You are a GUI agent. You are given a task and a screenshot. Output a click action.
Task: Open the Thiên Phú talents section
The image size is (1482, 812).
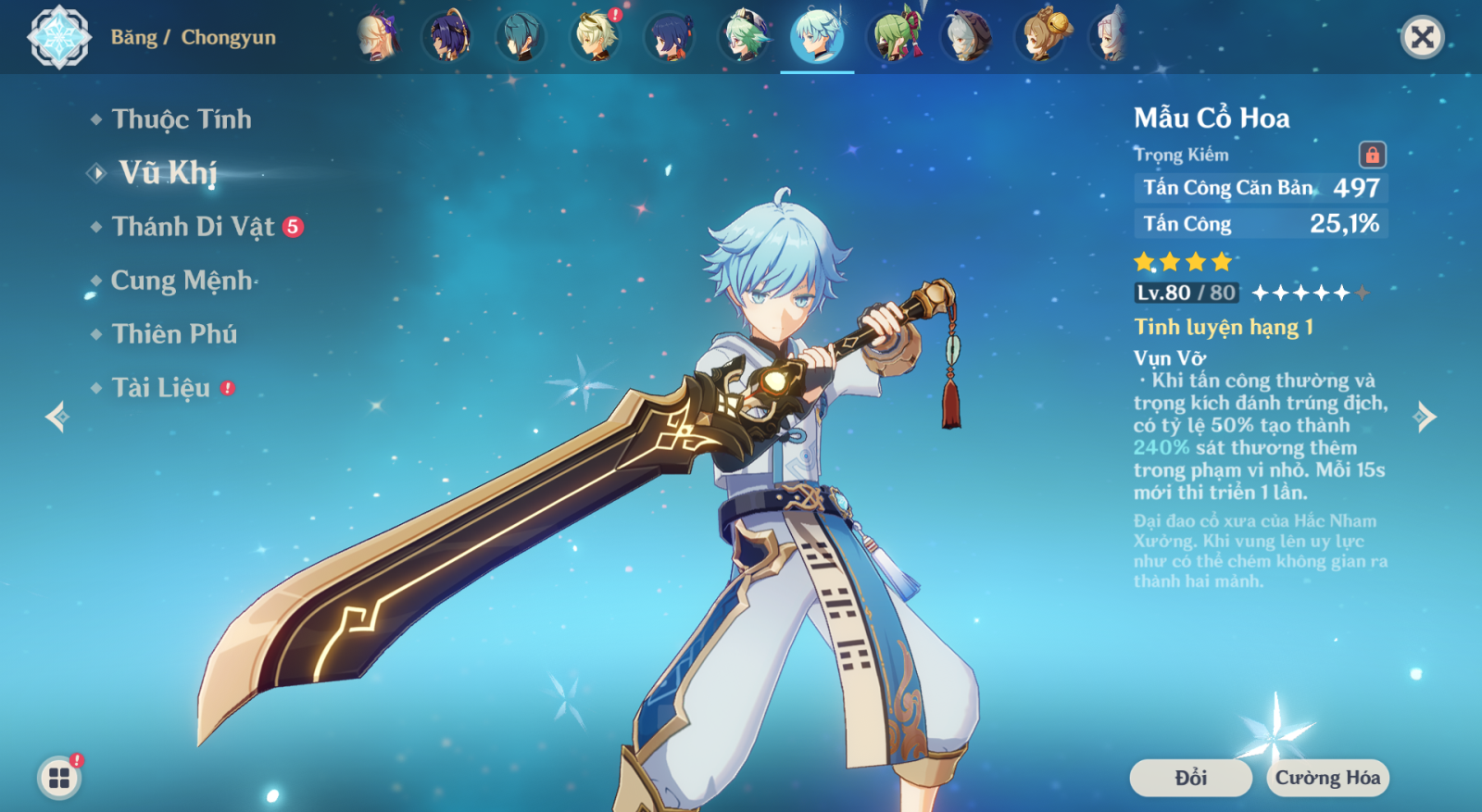pos(174,334)
